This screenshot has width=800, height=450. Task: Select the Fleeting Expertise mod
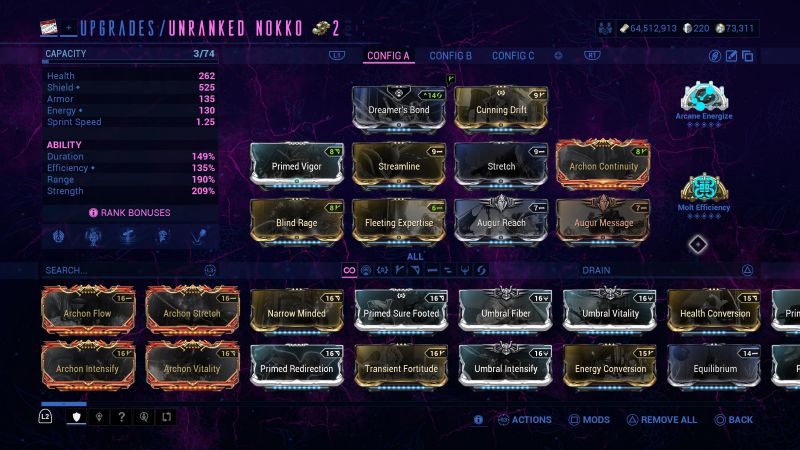tap(399, 222)
